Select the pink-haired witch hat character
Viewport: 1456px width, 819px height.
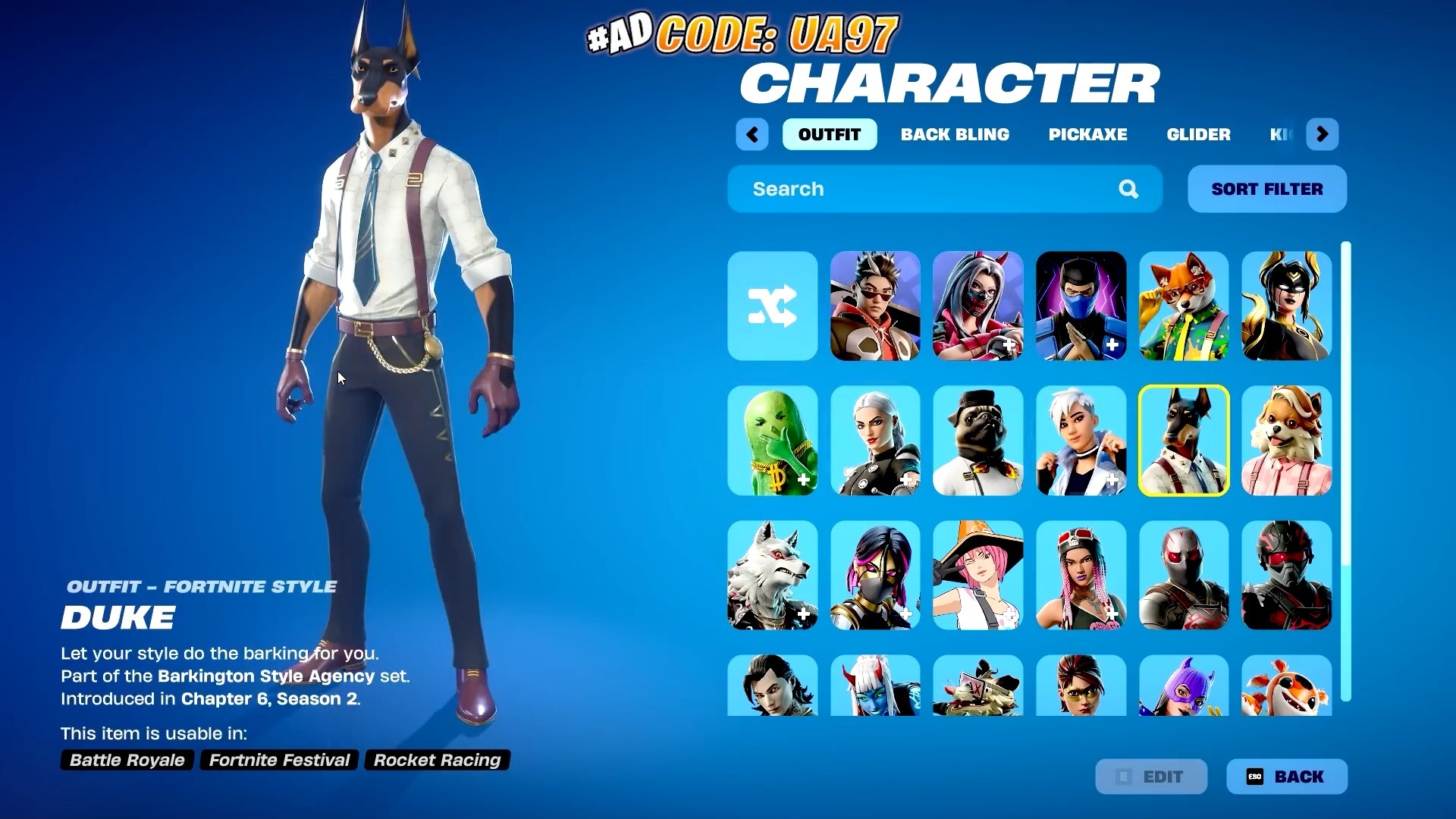click(x=977, y=575)
